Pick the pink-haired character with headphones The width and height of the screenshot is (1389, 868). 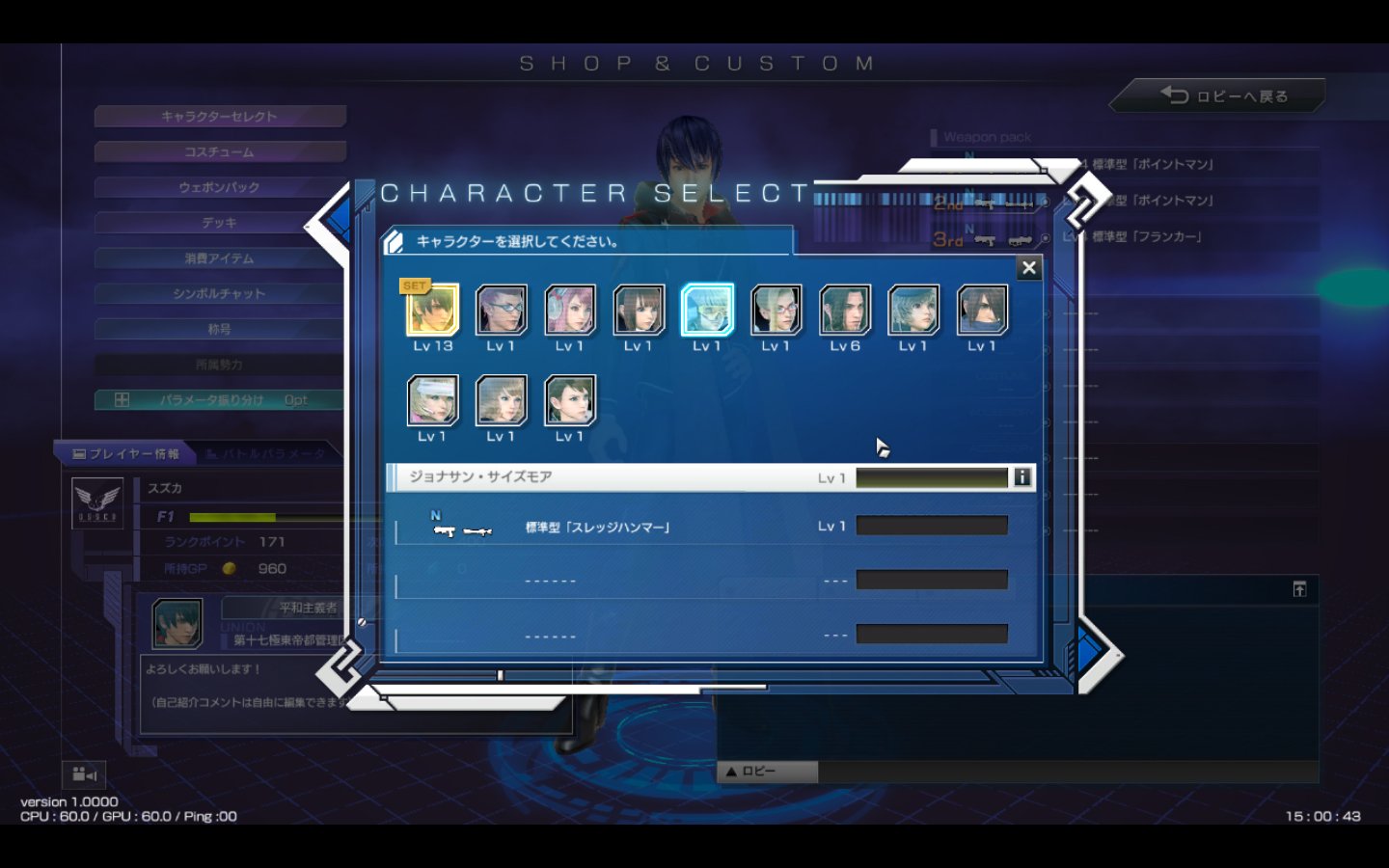tap(570, 311)
